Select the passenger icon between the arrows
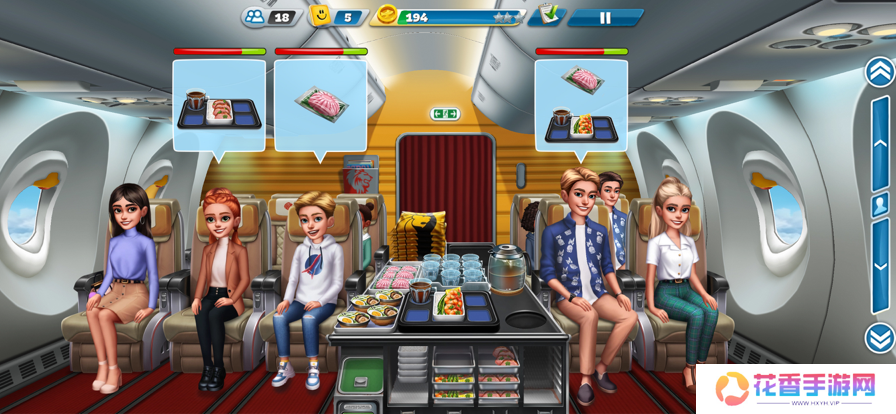Screen dimensions: 896x414 point(880,204)
